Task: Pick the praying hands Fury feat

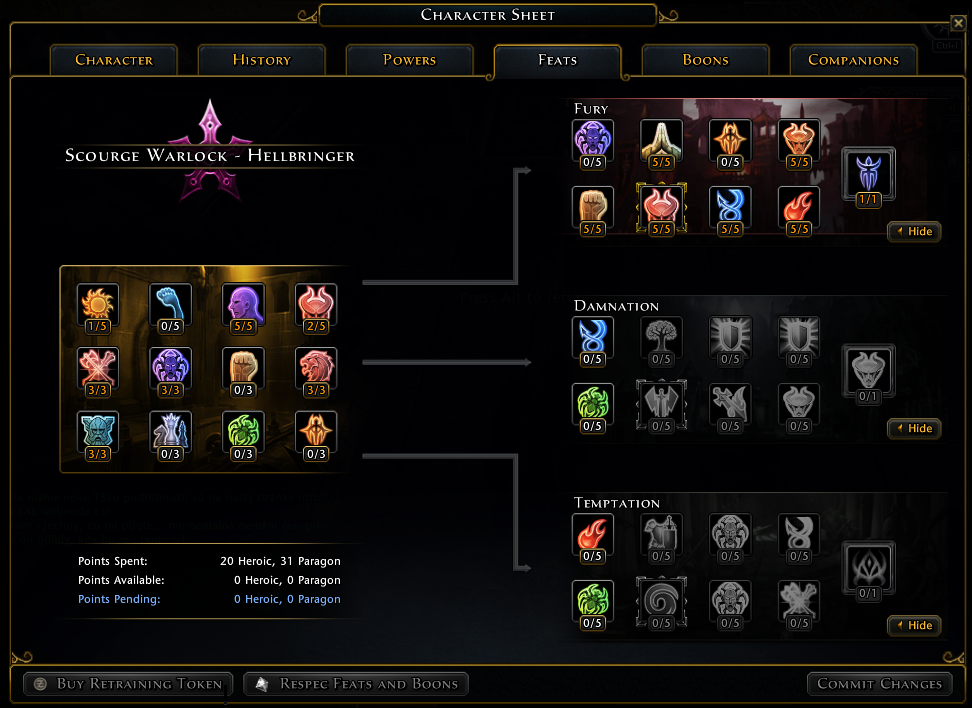Action: [661, 139]
